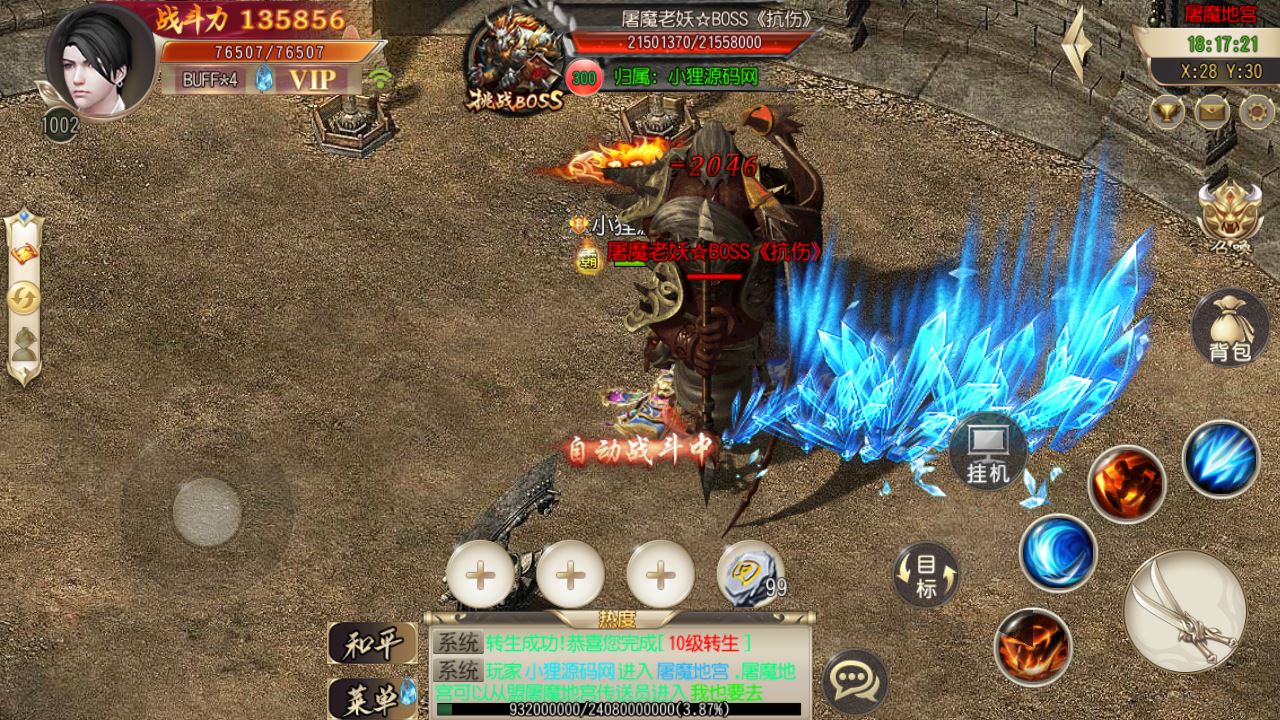Open the 背包 backpack bag

point(1229,329)
